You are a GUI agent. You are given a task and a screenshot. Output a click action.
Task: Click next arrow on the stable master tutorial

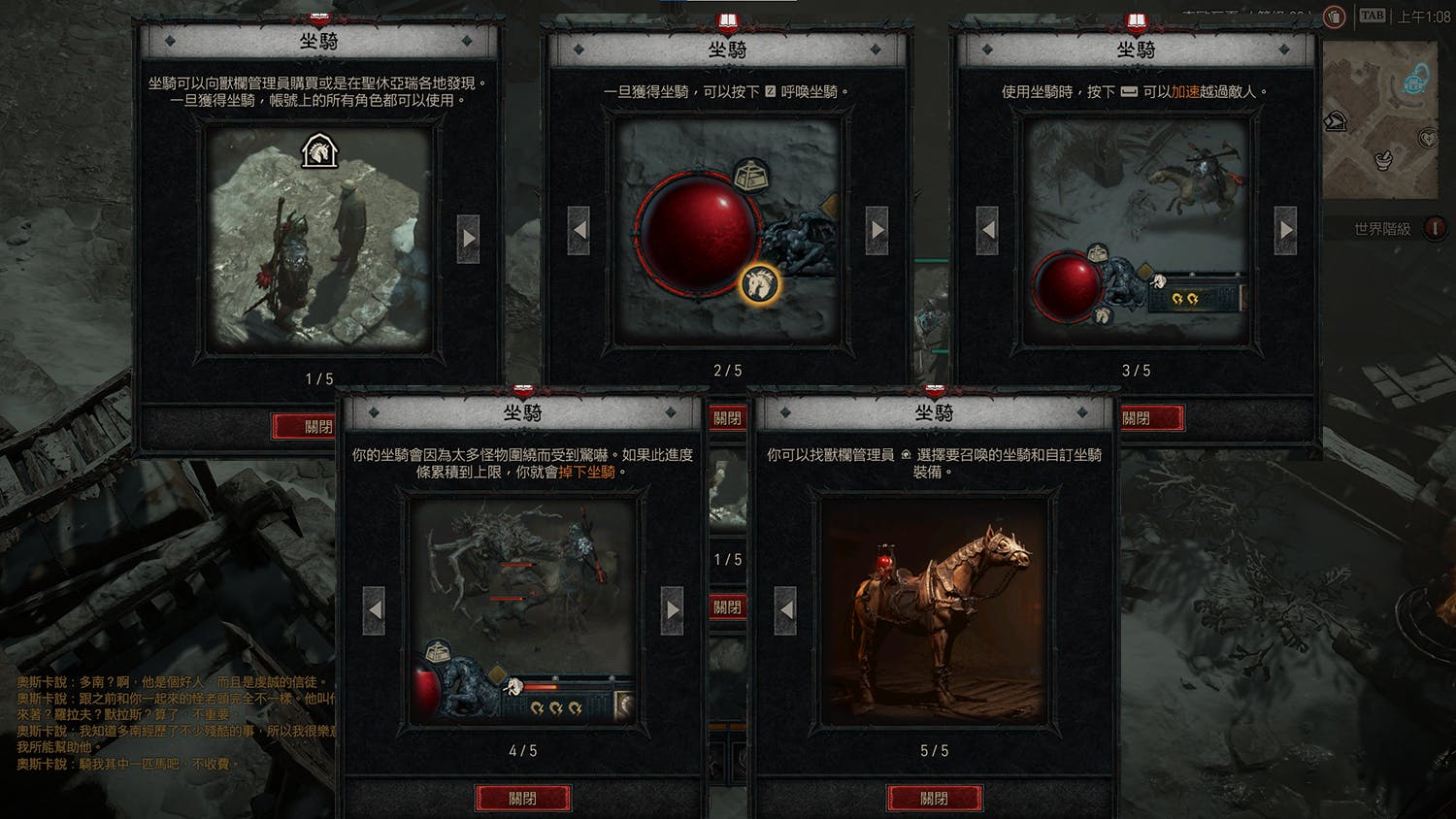click(468, 239)
